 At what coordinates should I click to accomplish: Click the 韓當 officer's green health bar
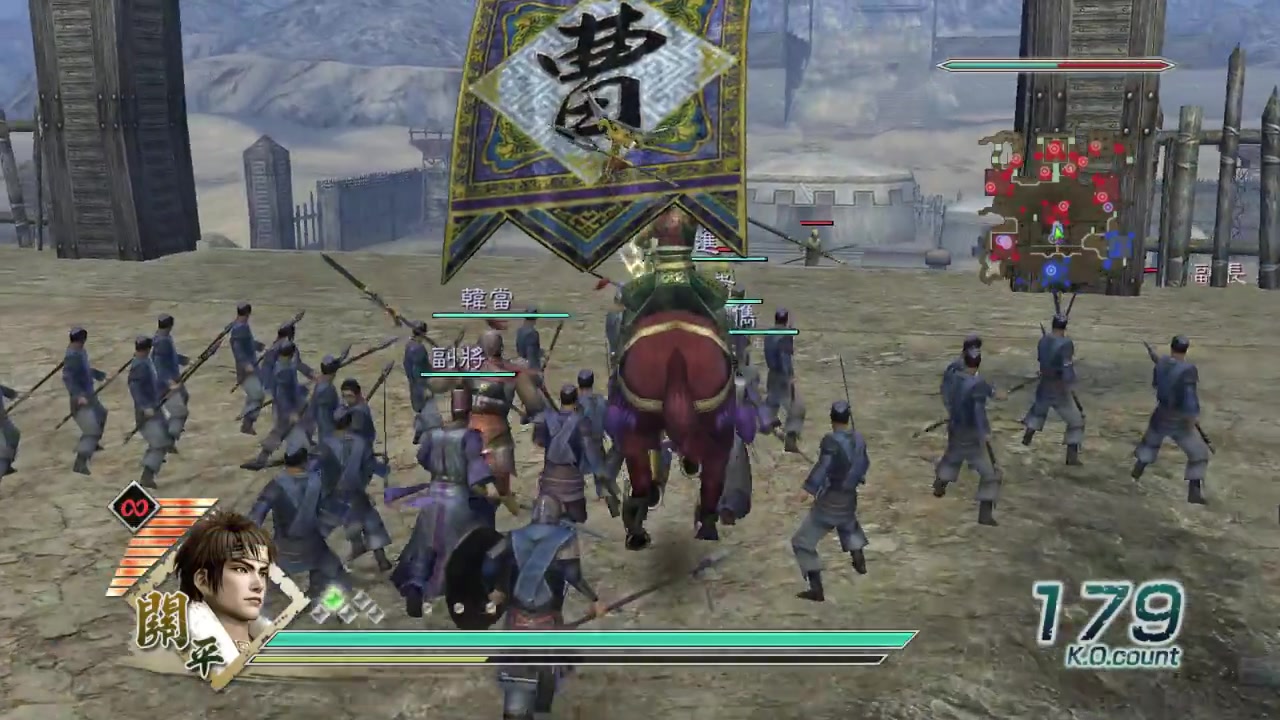point(500,316)
